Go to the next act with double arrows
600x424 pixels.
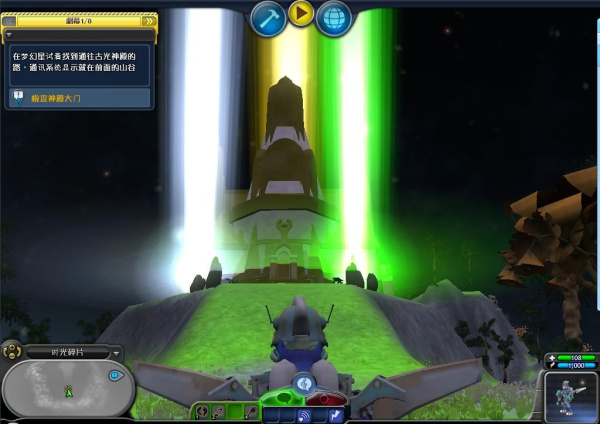coord(149,20)
